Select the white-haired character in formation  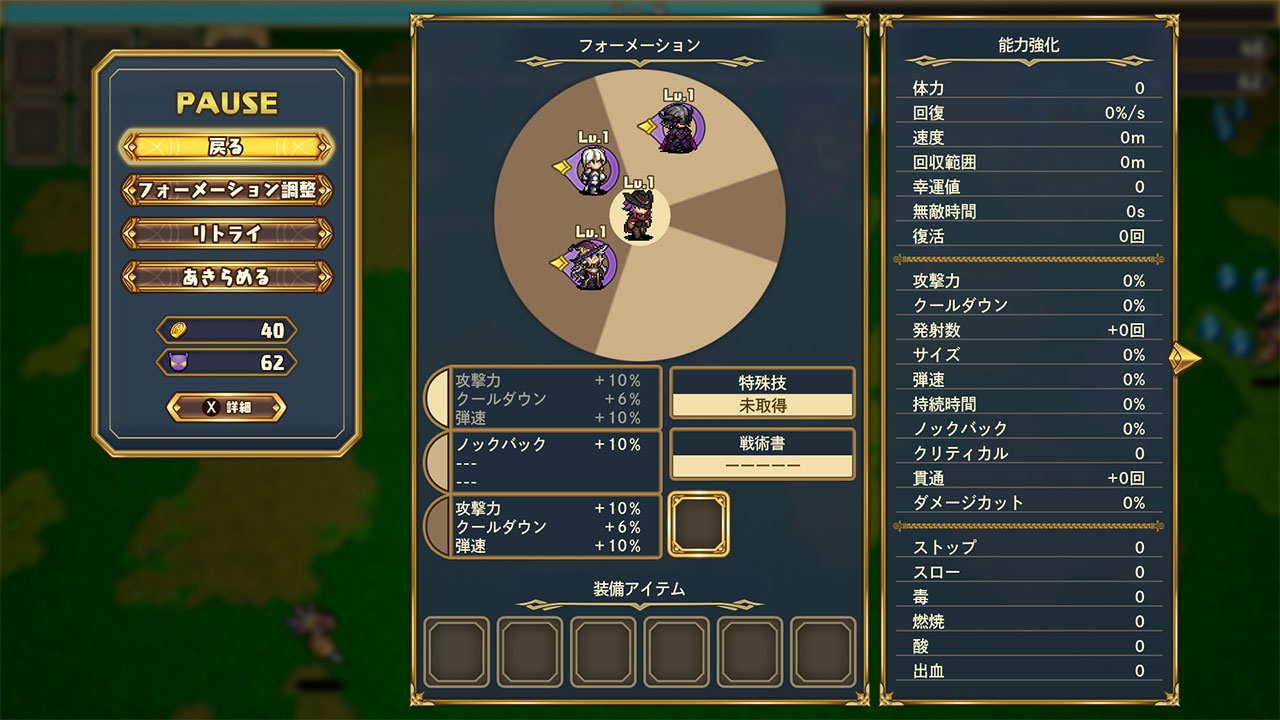tap(593, 170)
